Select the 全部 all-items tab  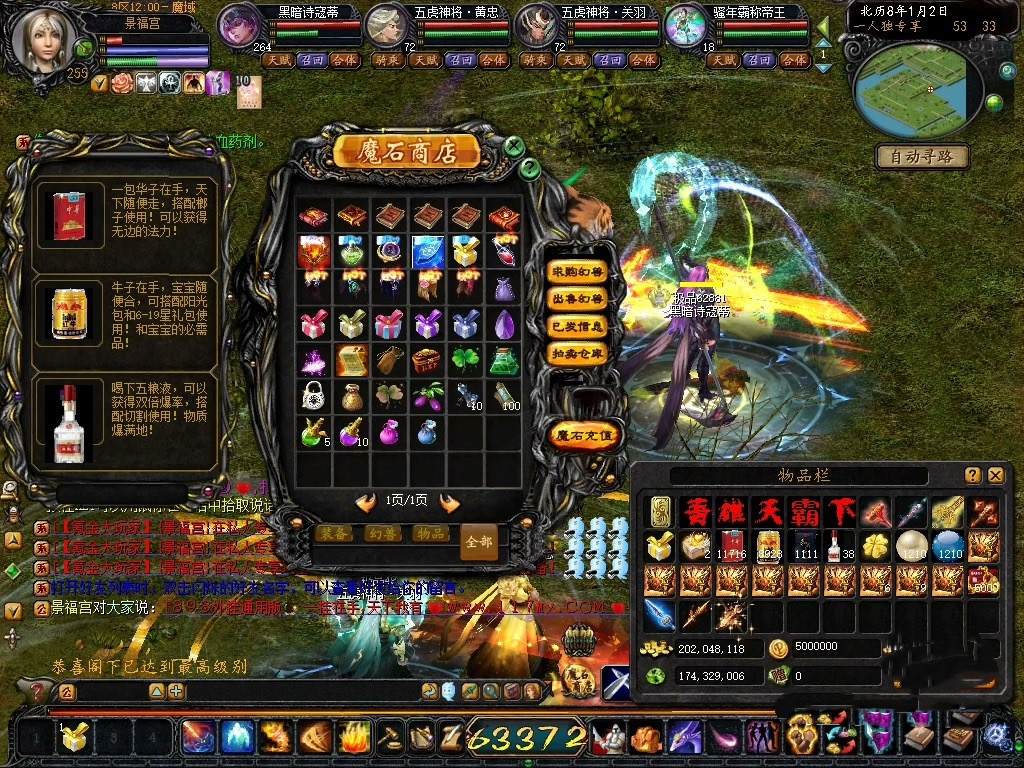(x=479, y=541)
